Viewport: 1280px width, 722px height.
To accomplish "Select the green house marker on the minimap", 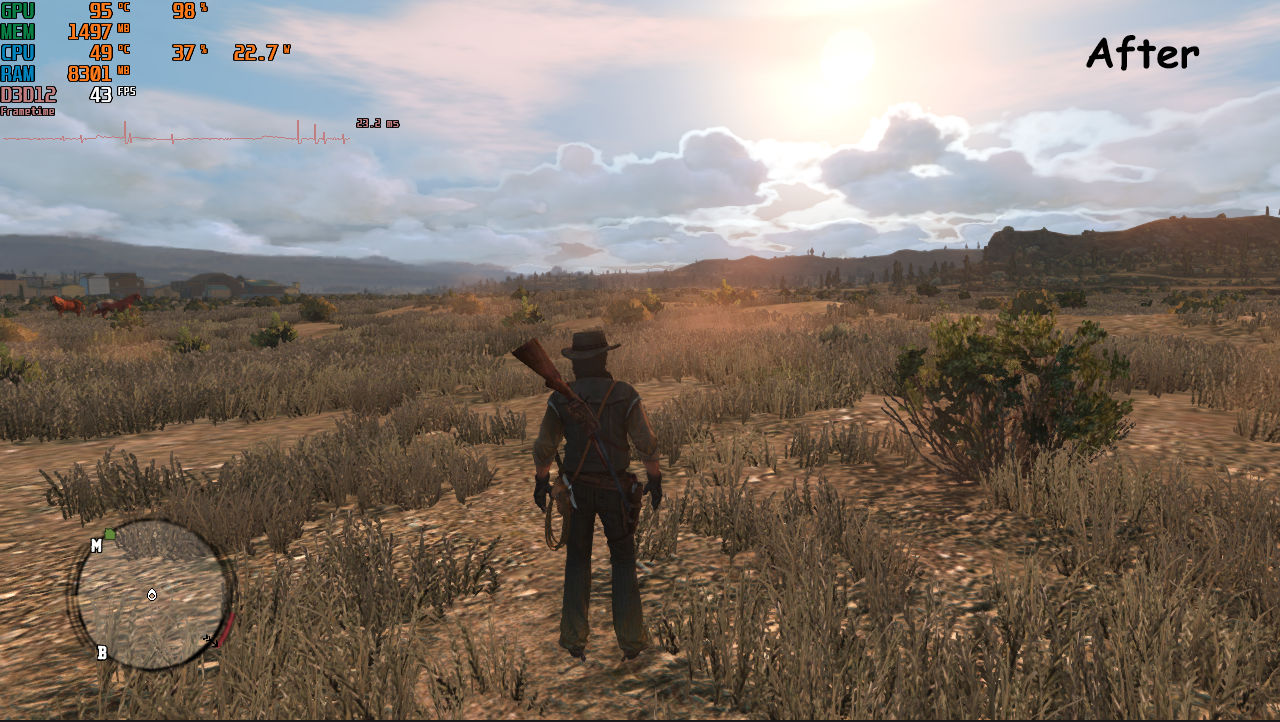I will point(110,535).
